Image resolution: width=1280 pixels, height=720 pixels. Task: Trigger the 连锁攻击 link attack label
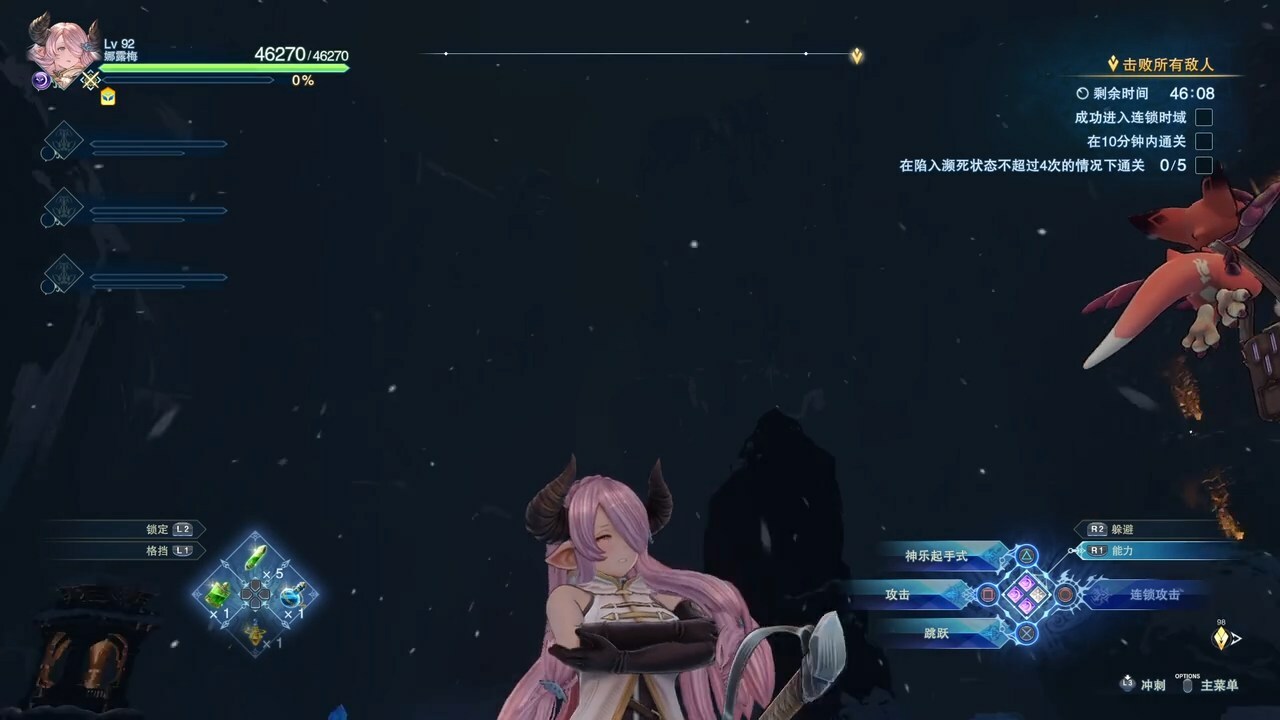point(1155,595)
